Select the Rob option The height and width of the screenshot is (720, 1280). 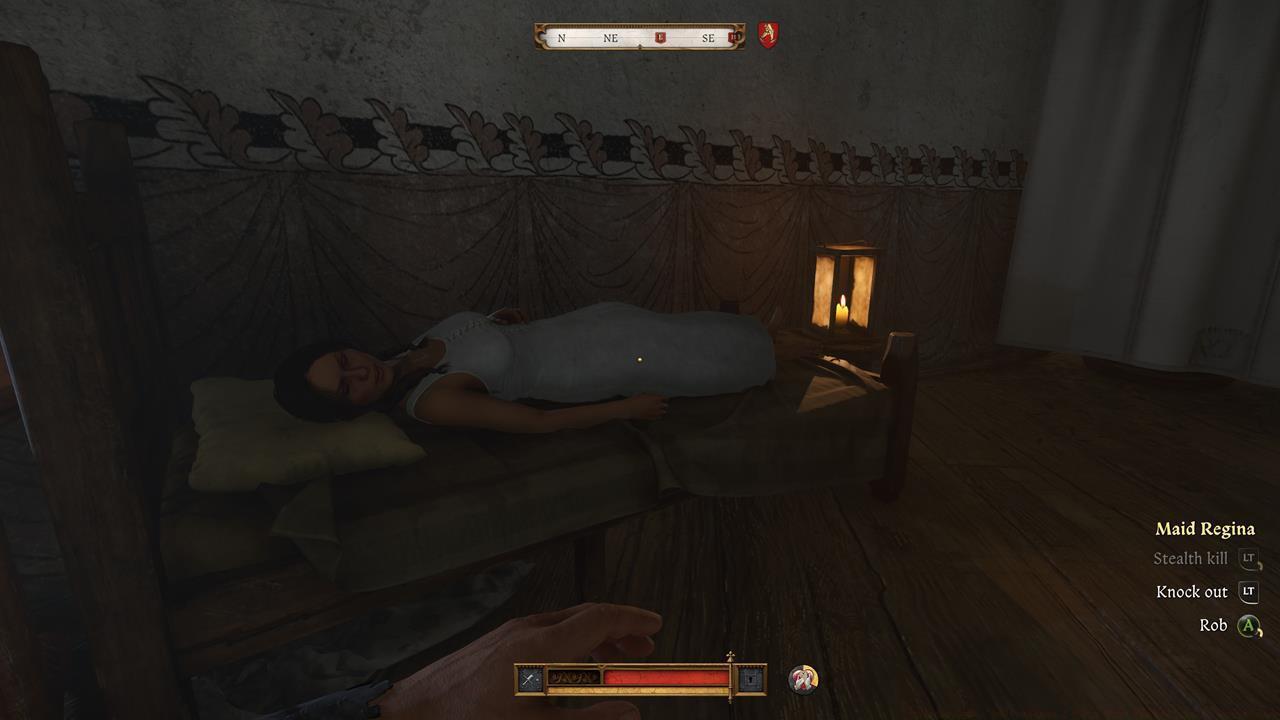pos(1215,625)
